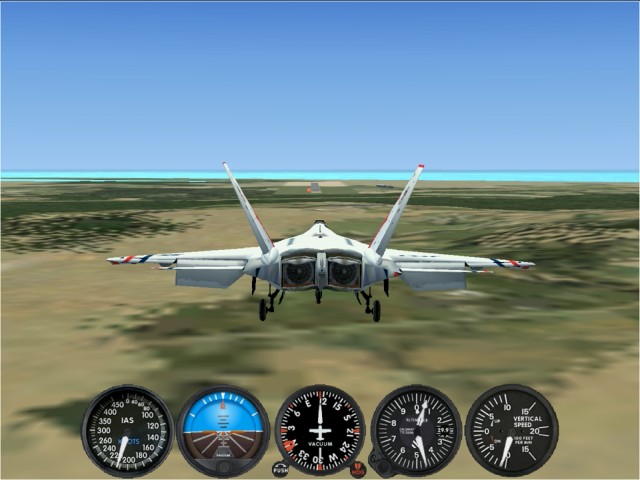Viewport: 640px width, 480px height.
Task: Click the red HDG heading bug knob
Action: [358, 469]
